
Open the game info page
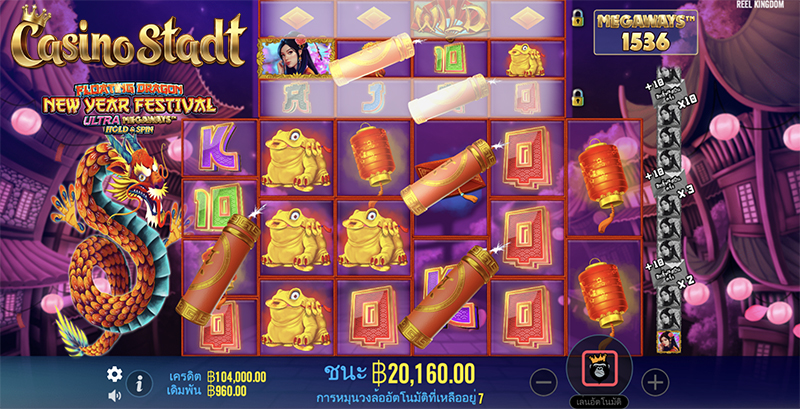click(x=138, y=382)
